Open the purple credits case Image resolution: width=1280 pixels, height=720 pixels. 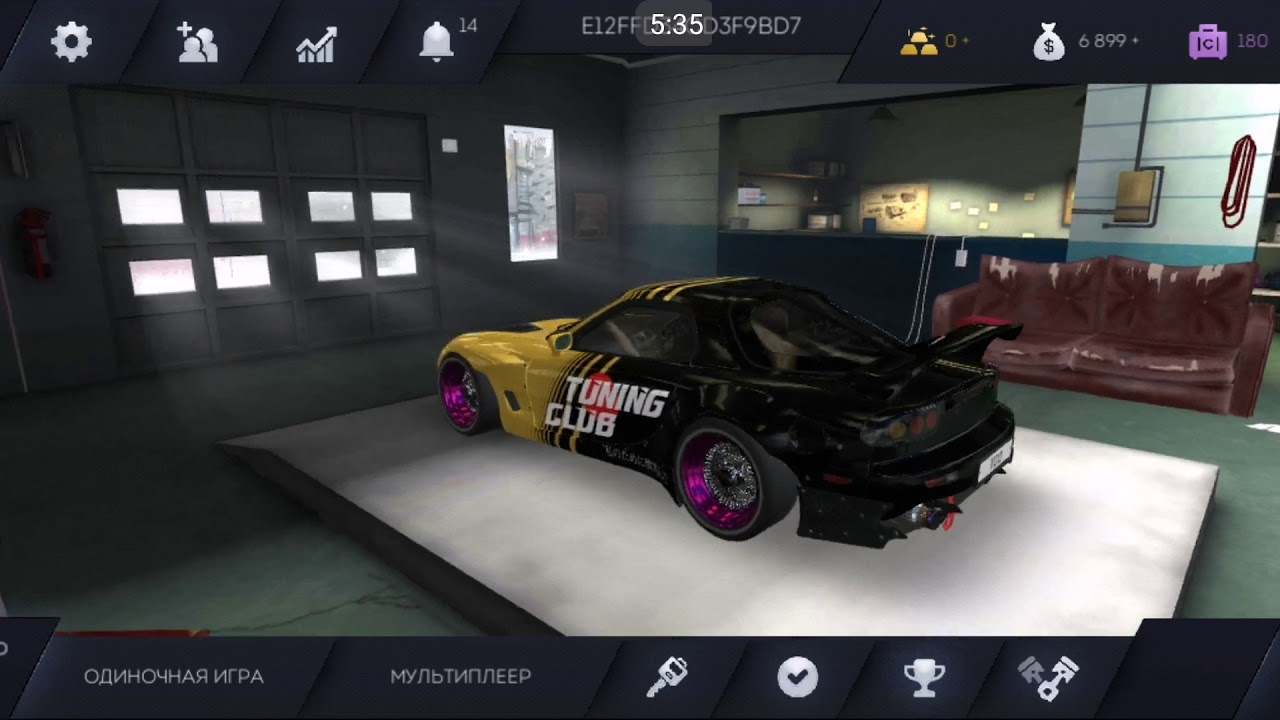(x=1209, y=41)
